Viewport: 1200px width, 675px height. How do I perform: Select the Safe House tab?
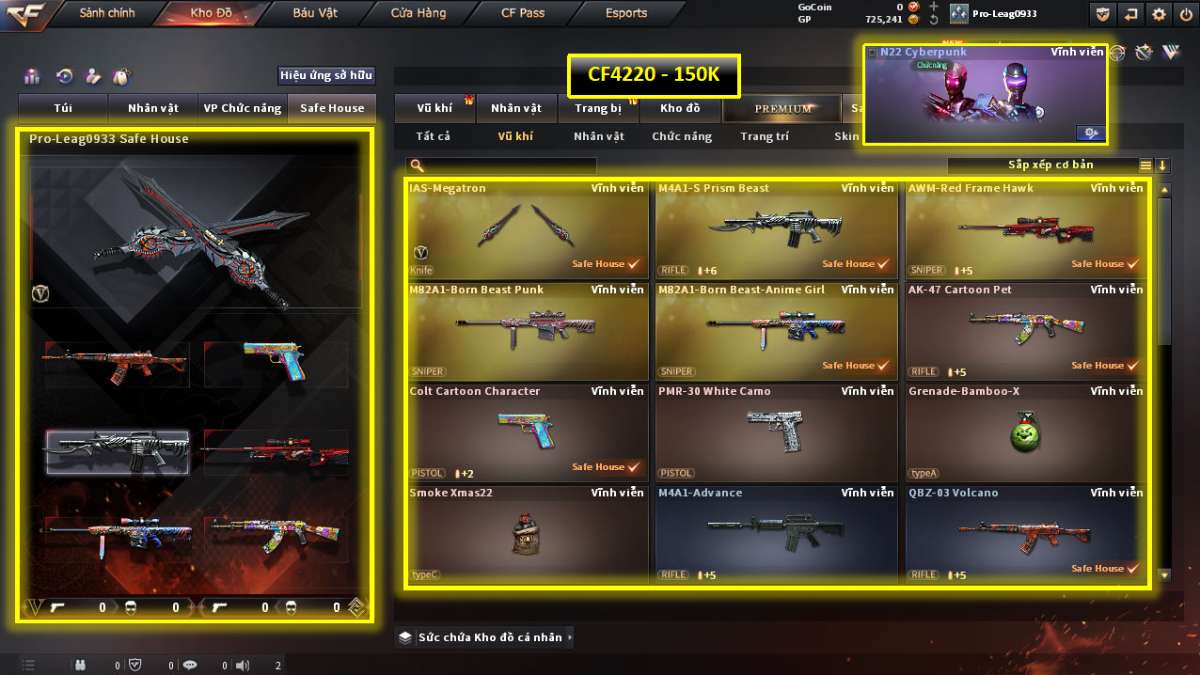pos(332,108)
